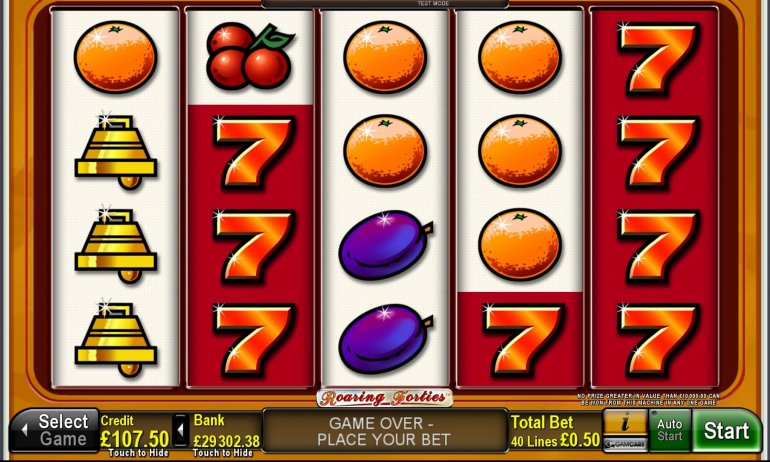This screenshot has width=770, height=462.
Task: Open the orange info button
Action: [625, 424]
